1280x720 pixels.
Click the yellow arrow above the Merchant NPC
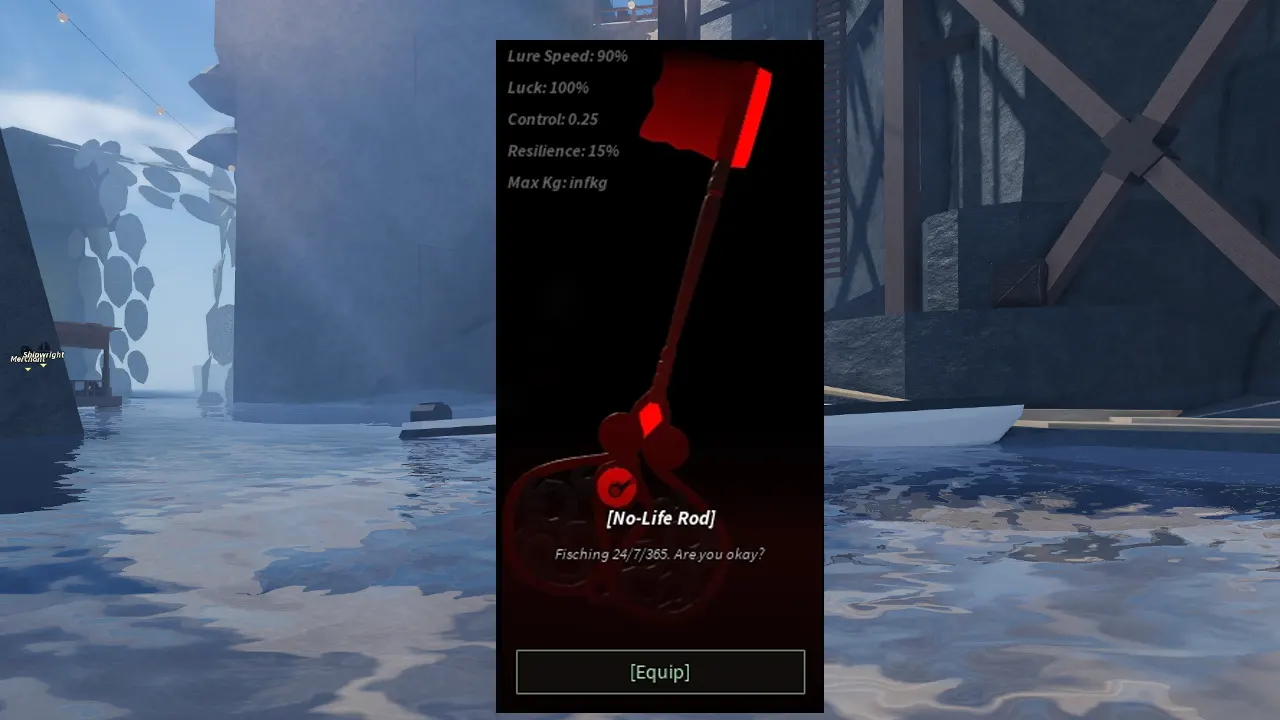[x=28, y=369]
